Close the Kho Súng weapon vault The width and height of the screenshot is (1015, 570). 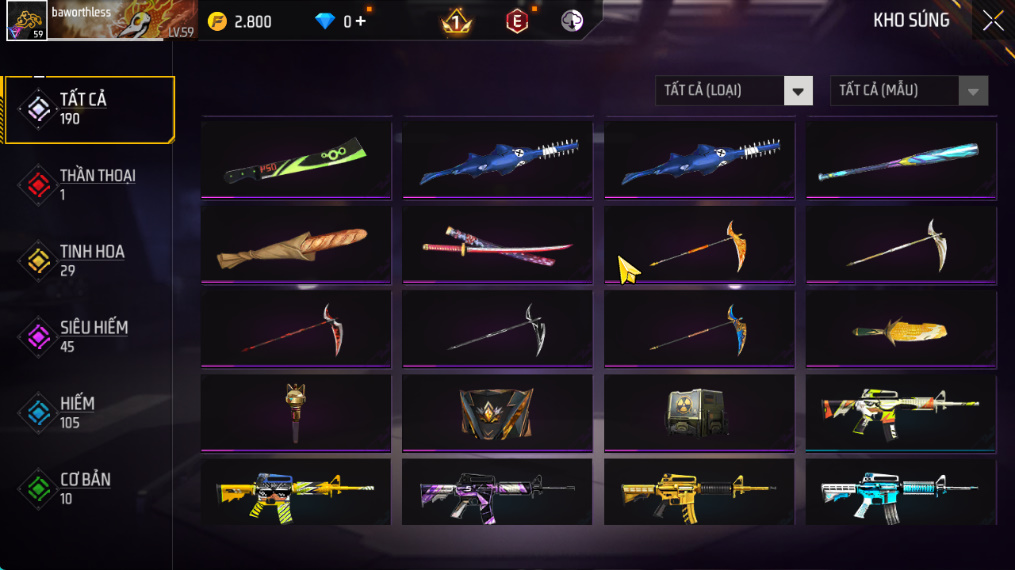click(992, 21)
